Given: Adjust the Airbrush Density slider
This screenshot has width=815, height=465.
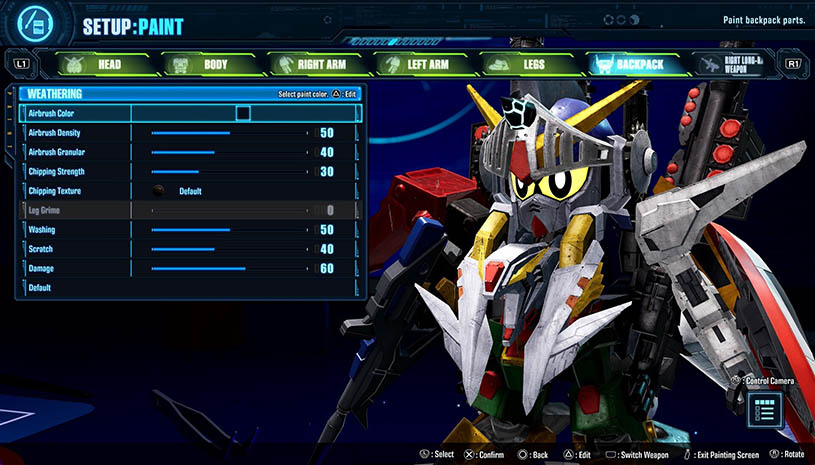Looking at the screenshot, I should (x=230, y=133).
